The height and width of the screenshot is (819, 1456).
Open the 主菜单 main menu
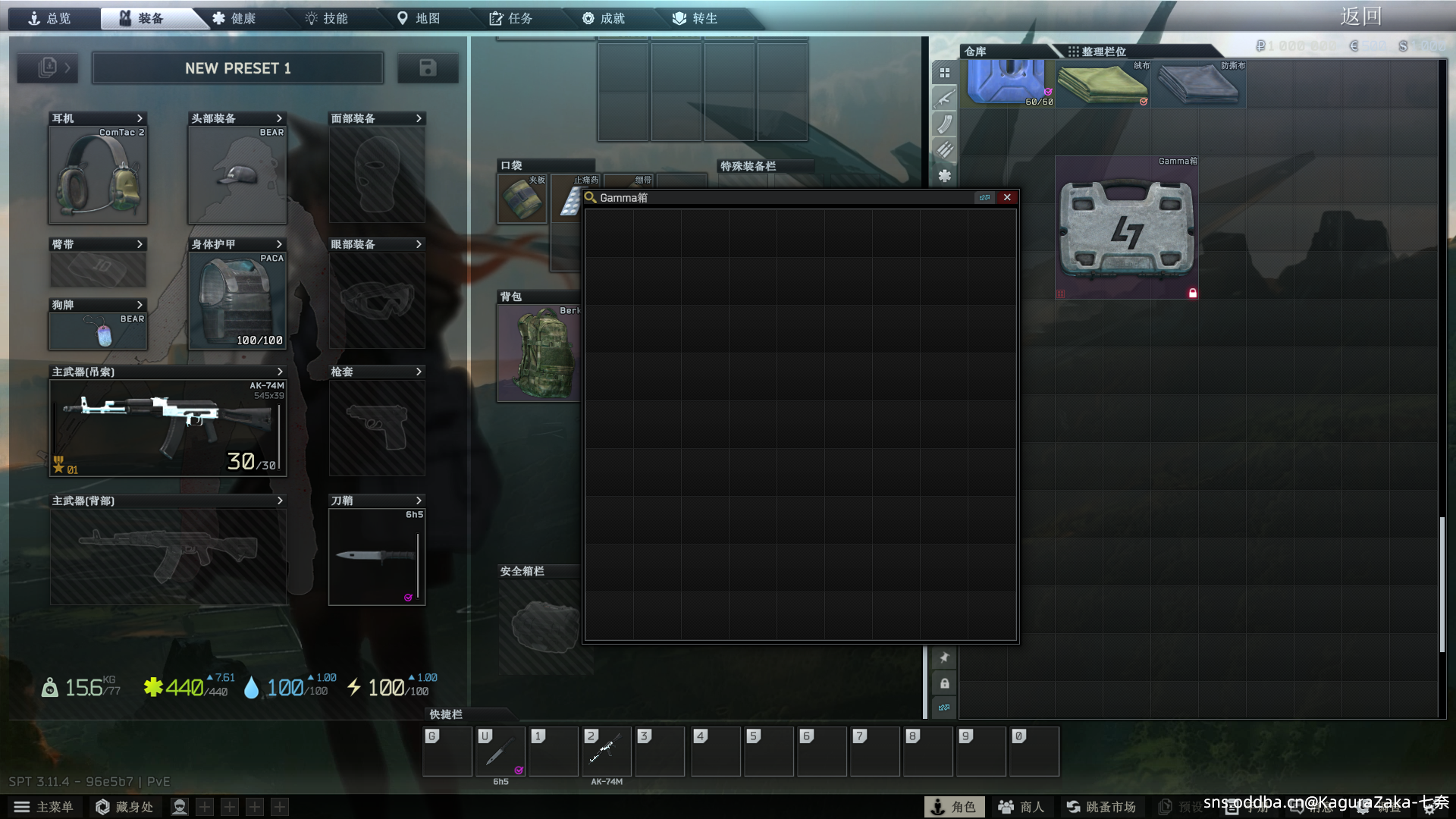[44, 807]
